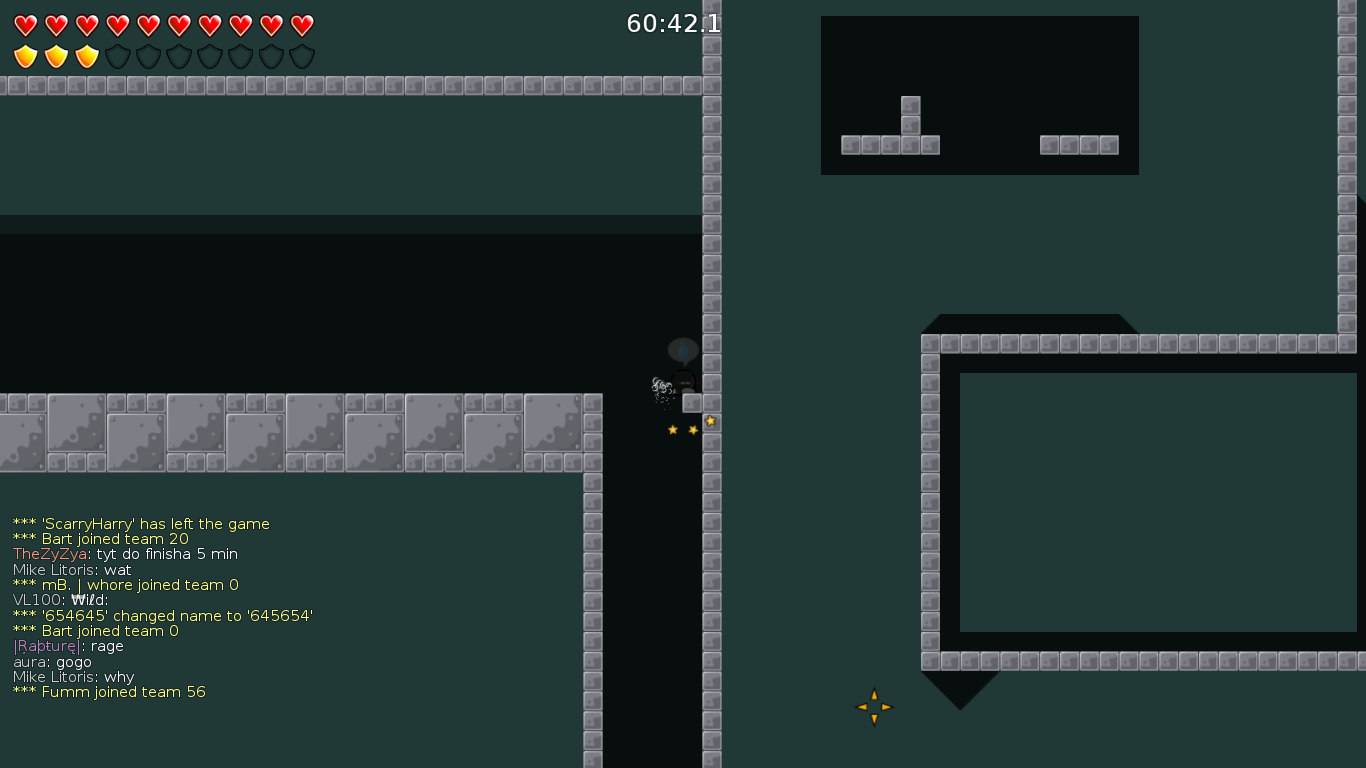Click the crosshair star cursor marker
Viewport: 1366px width, 768px height.
pyautogui.click(x=873, y=706)
